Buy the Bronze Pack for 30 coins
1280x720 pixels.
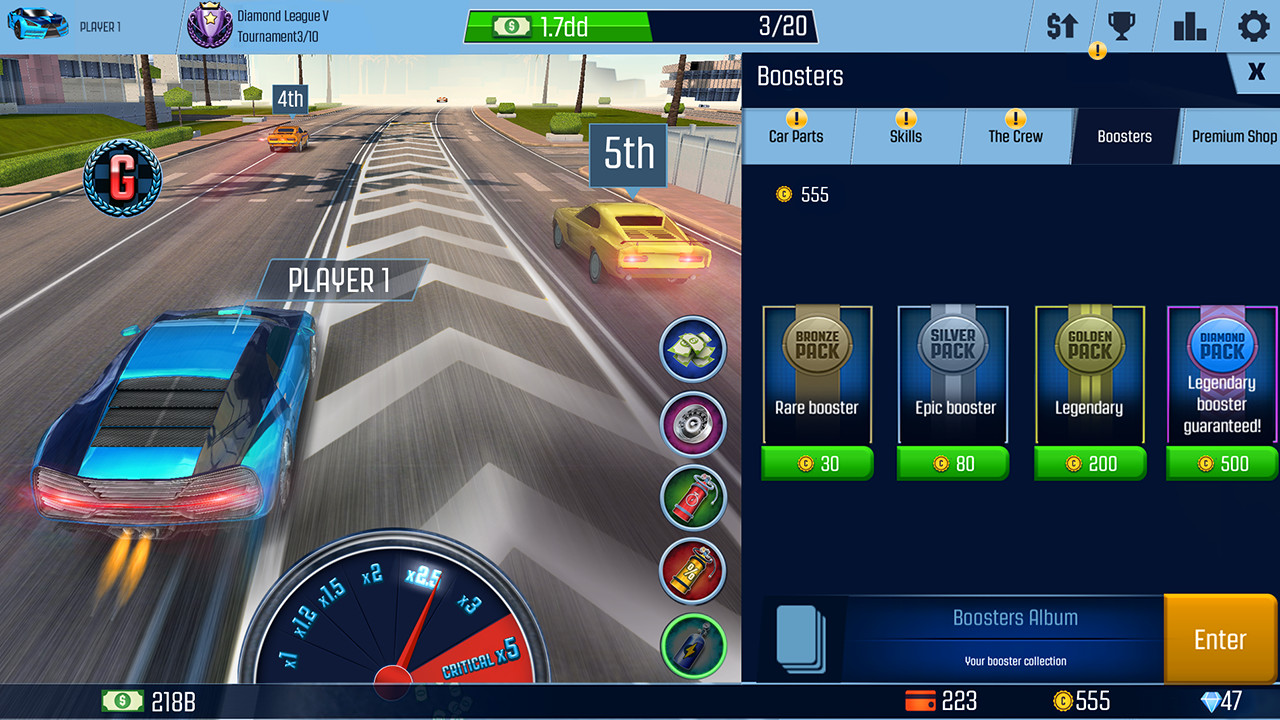pos(817,463)
